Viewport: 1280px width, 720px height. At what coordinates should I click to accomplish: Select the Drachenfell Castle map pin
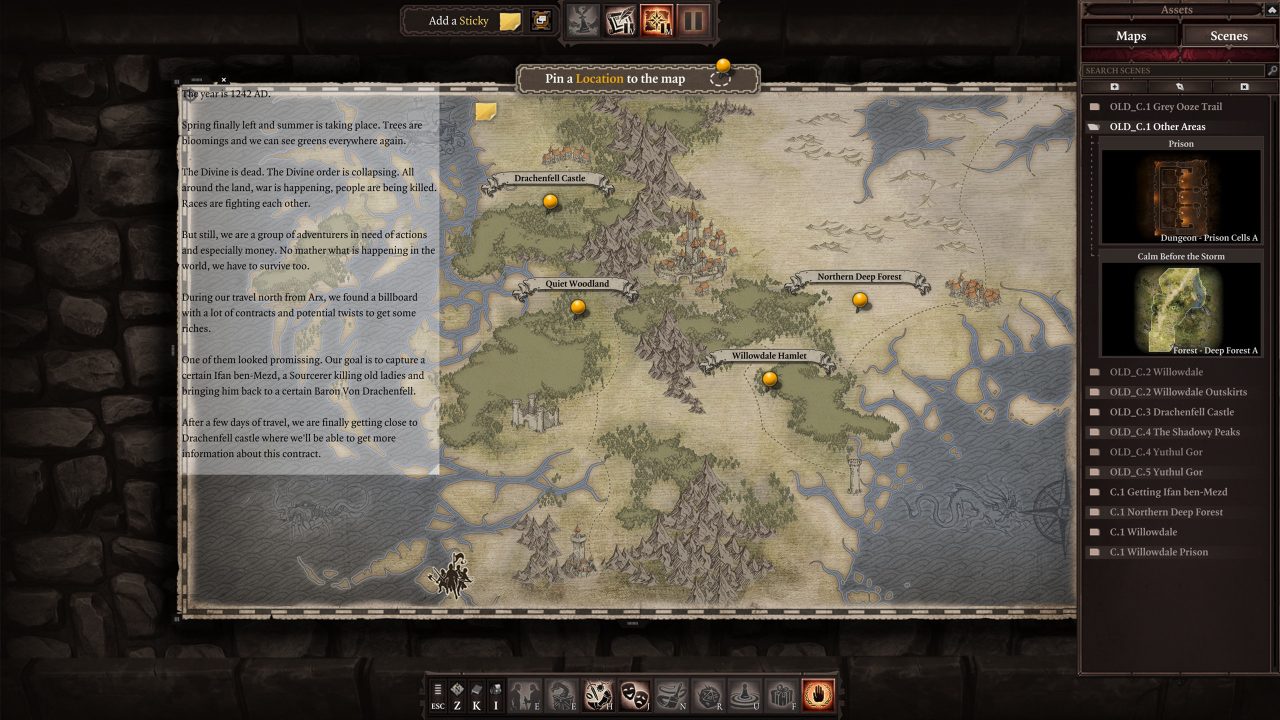pyautogui.click(x=550, y=202)
